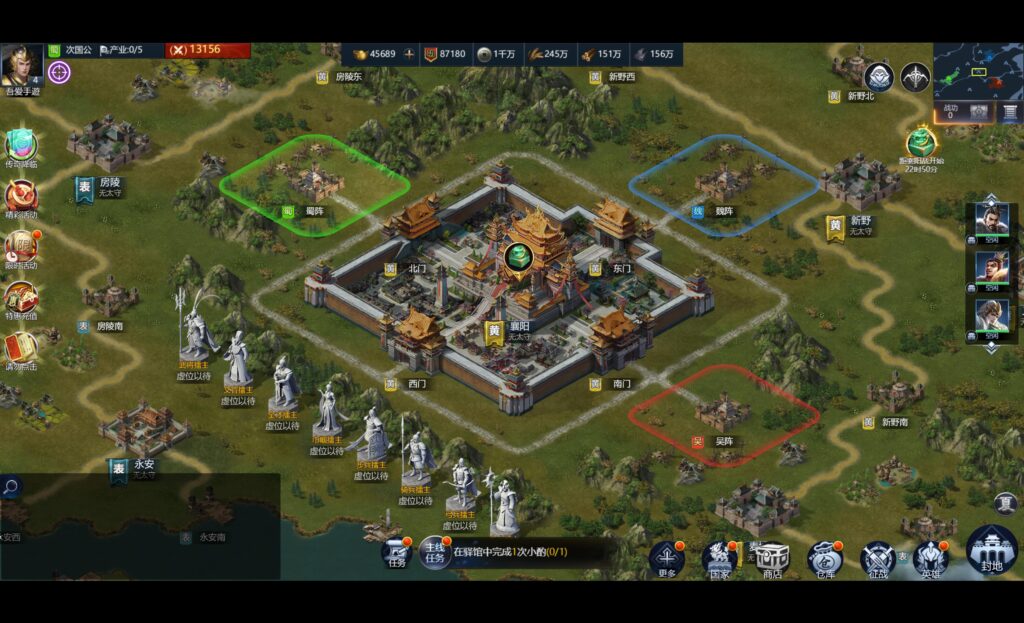Open the player avatar profile
Screen dimensions: 1024x623
21,66
